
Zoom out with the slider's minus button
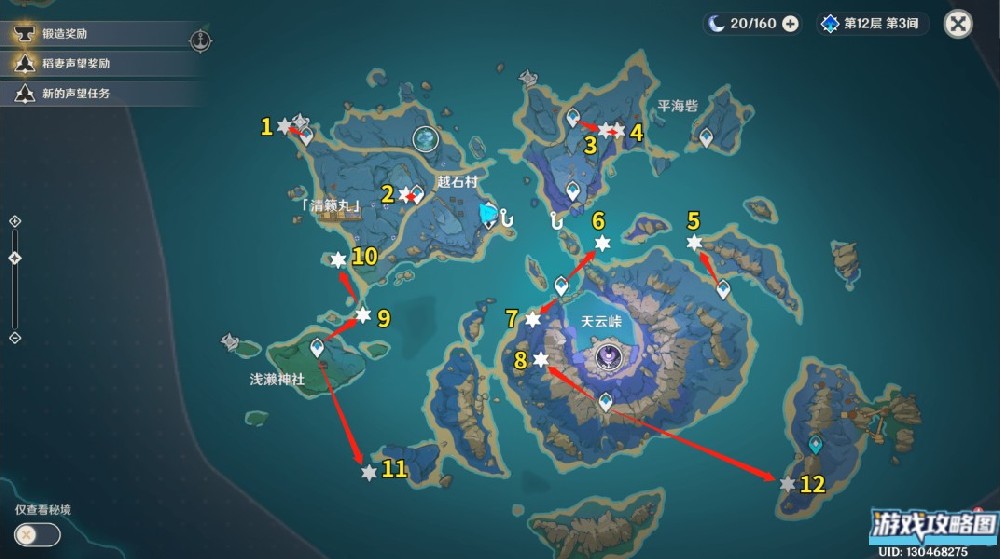(15, 338)
